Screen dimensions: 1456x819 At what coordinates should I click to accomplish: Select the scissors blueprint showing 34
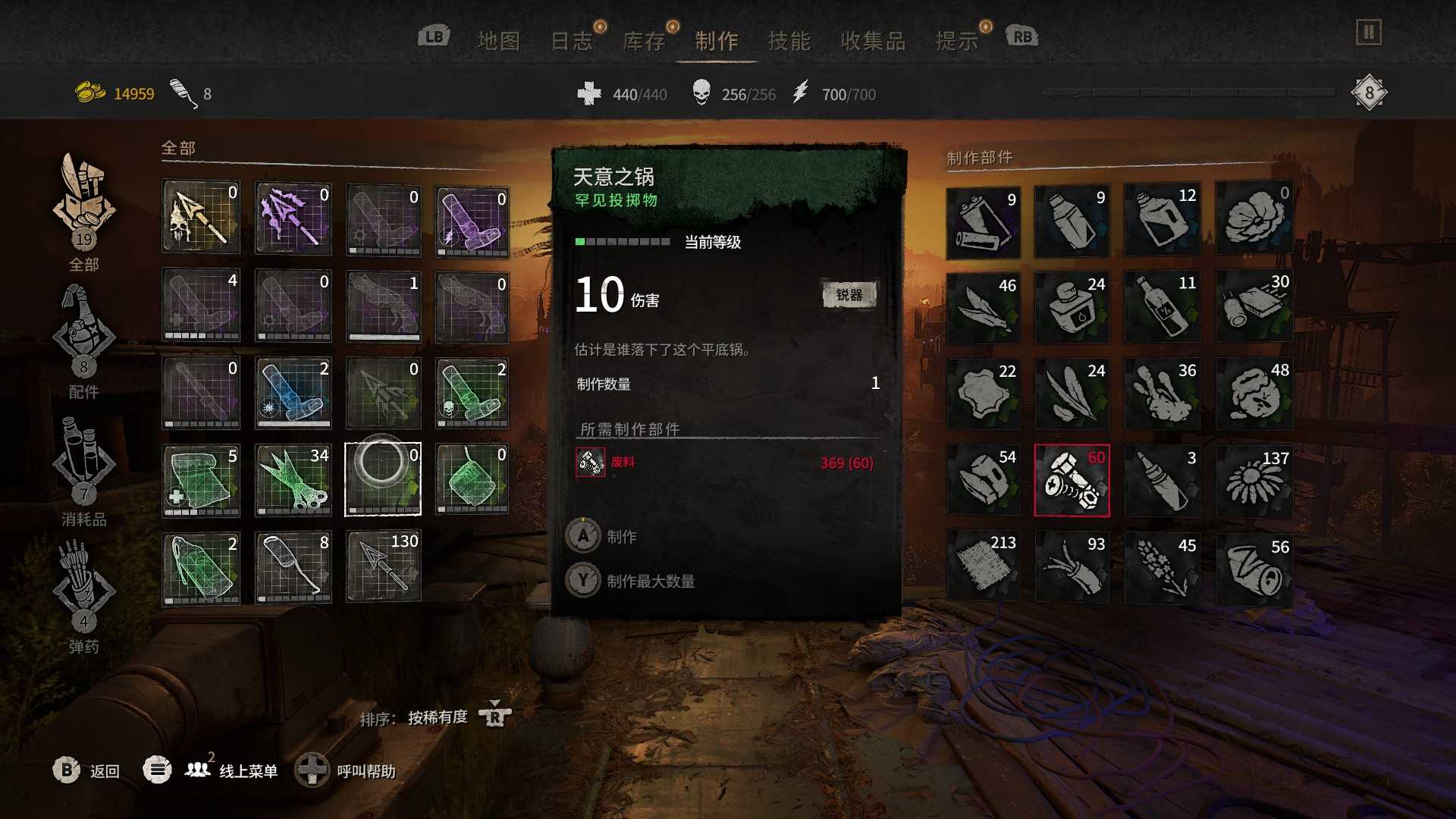tap(293, 481)
